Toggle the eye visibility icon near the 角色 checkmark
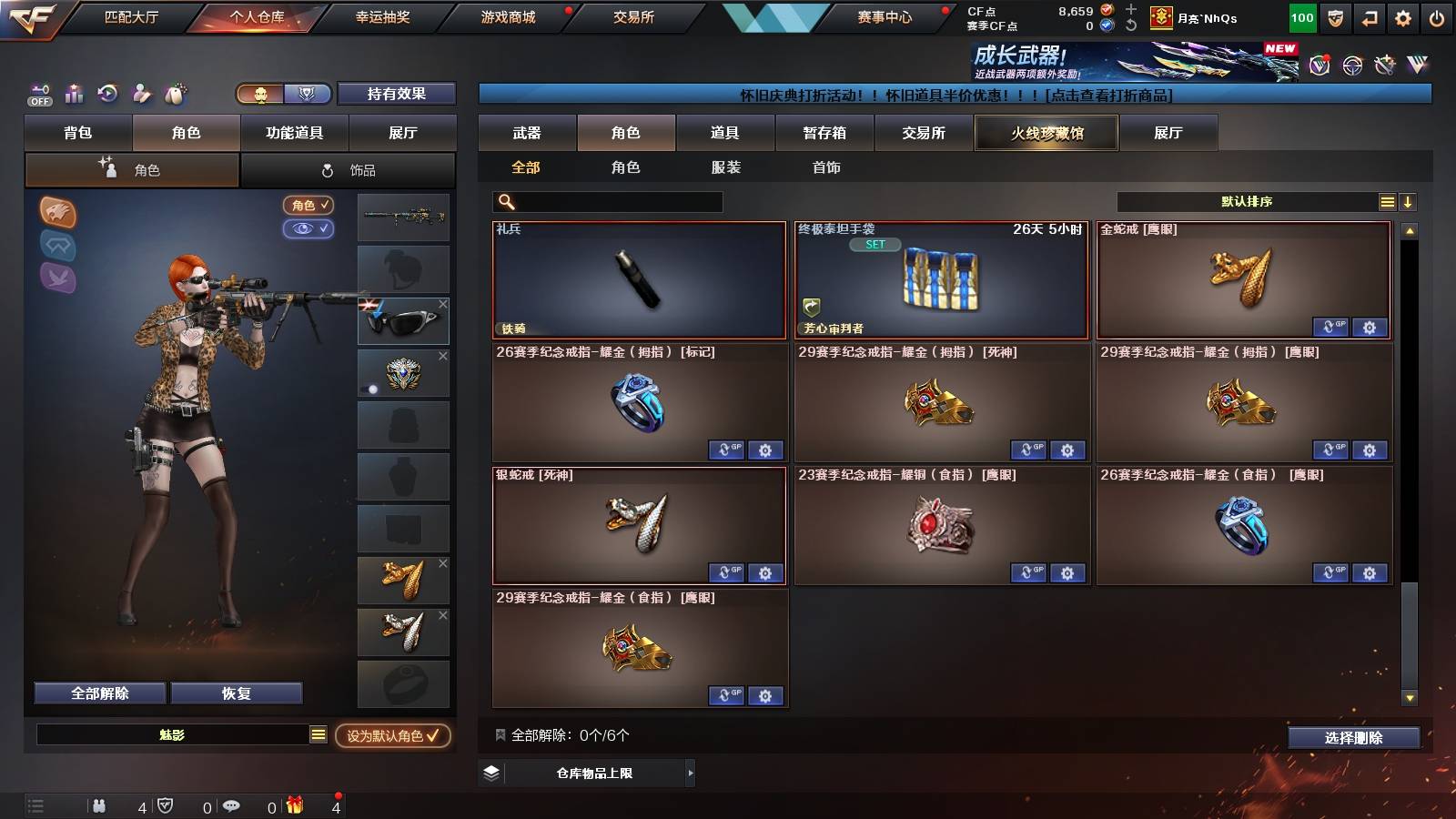The width and height of the screenshot is (1456, 819). pos(309,229)
